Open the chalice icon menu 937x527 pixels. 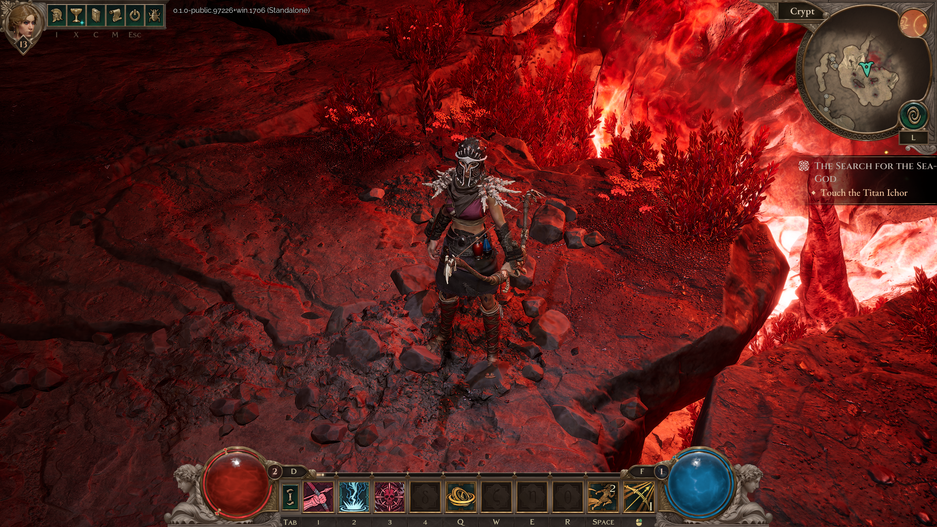point(76,16)
